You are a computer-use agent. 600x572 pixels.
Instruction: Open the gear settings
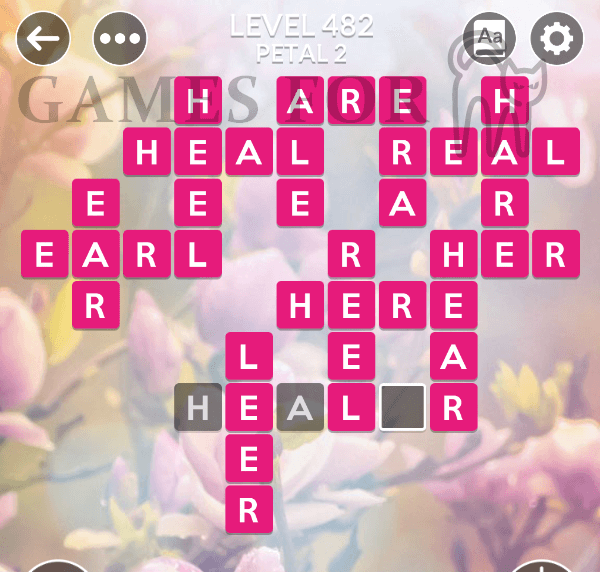coord(557,39)
